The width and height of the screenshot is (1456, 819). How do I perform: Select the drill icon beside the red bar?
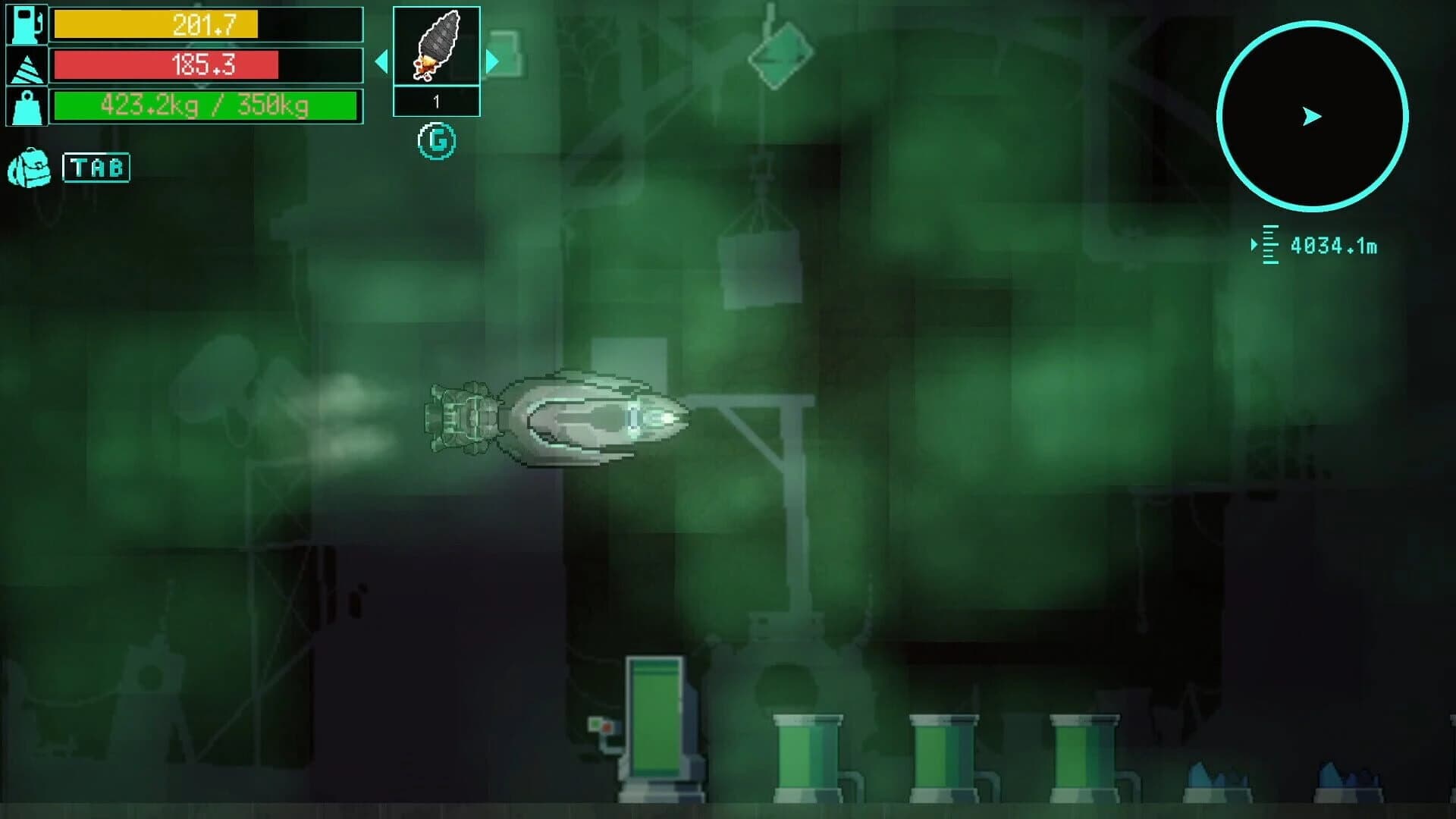25,65
